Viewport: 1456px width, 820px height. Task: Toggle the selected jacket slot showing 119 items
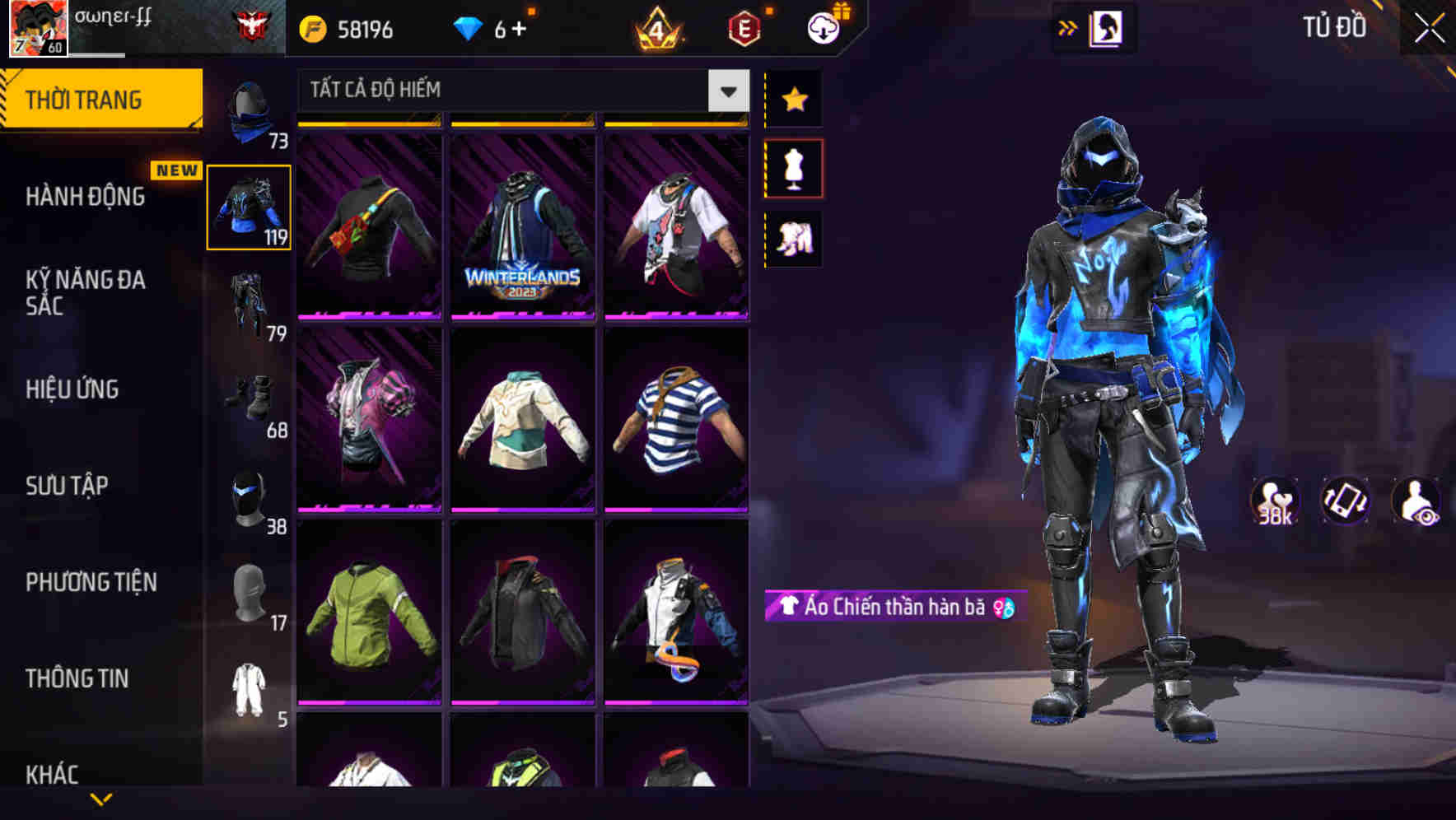click(x=250, y=206)
